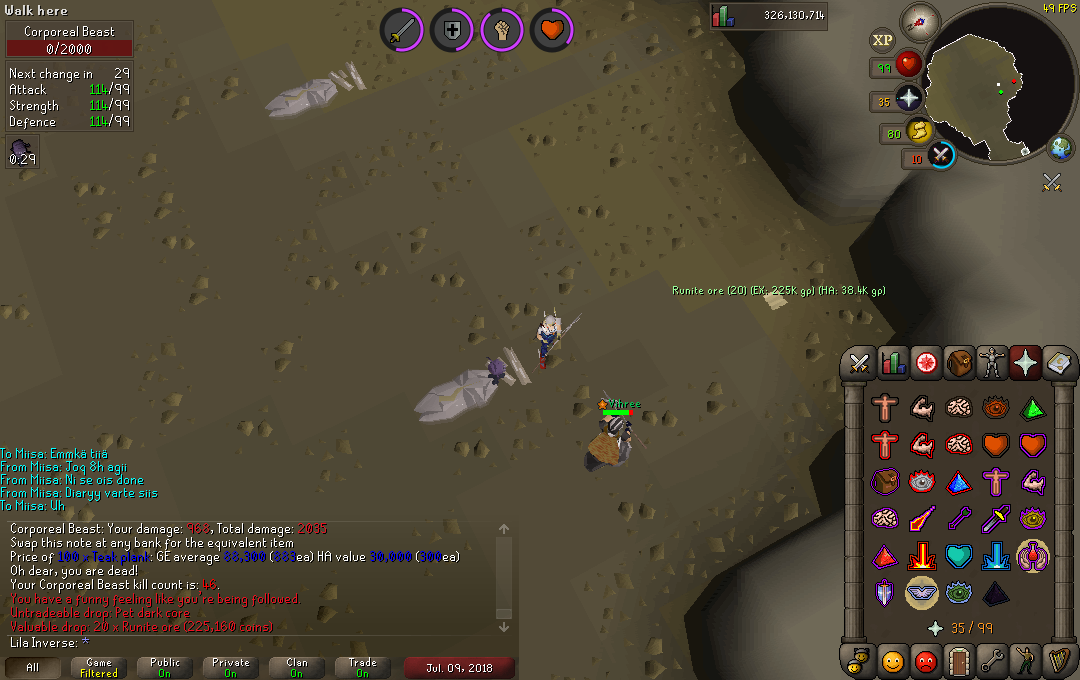Viewport: 1080px width, 680px height.
Task: Open the Music Player harp tab
Action: (1058, 661)
